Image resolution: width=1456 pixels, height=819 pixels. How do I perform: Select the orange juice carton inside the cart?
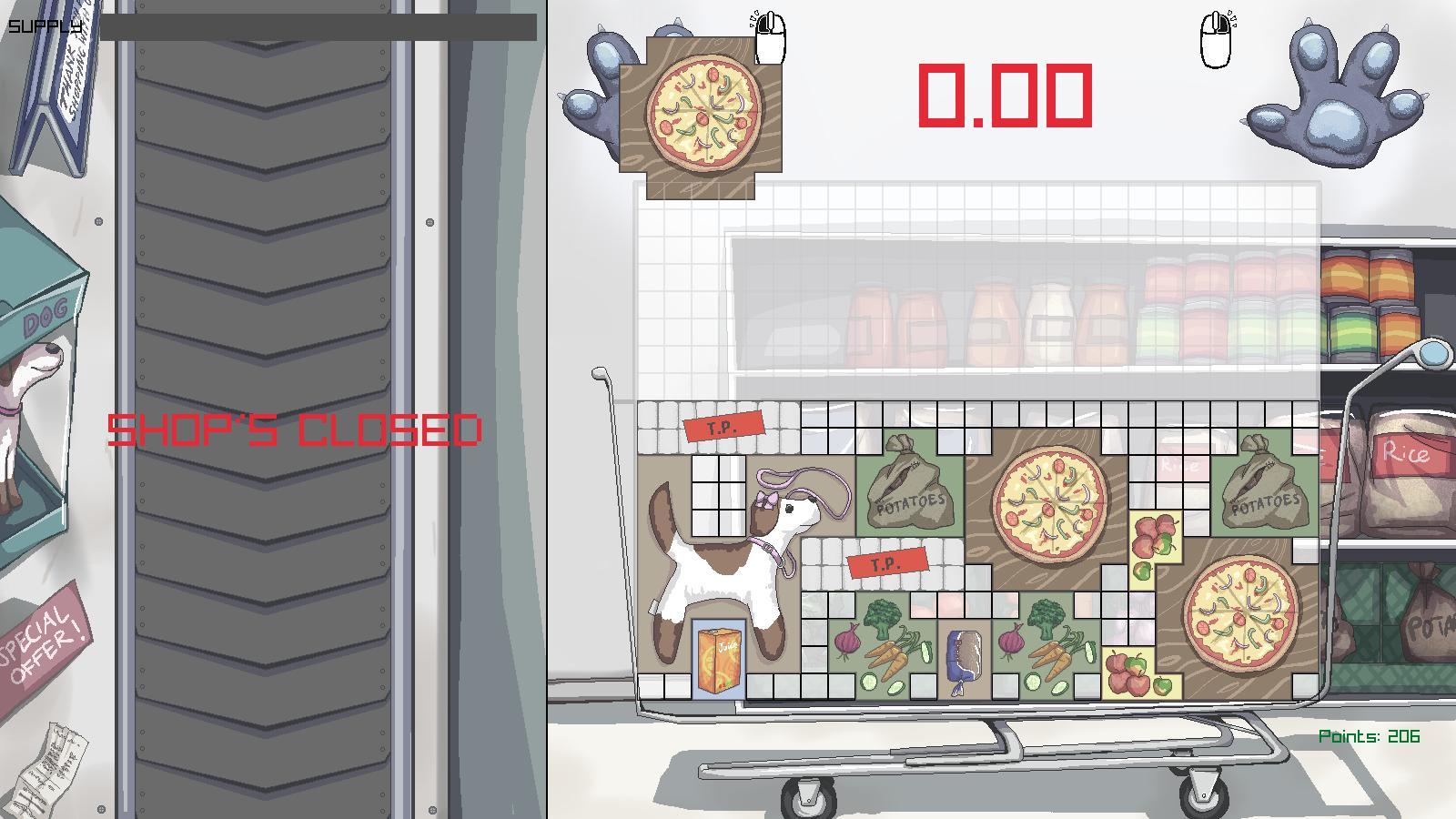click(x=719, y=660)
